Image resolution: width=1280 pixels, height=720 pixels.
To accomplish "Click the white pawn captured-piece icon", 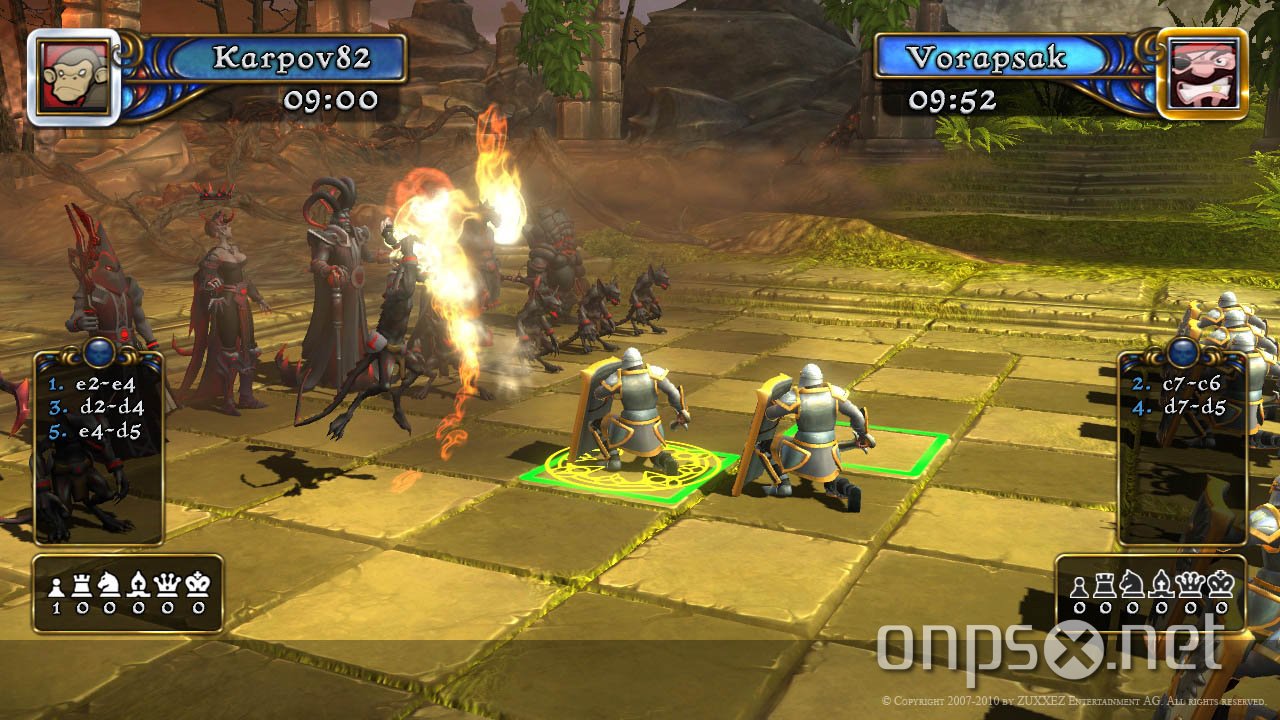I will tap(57, 586).
